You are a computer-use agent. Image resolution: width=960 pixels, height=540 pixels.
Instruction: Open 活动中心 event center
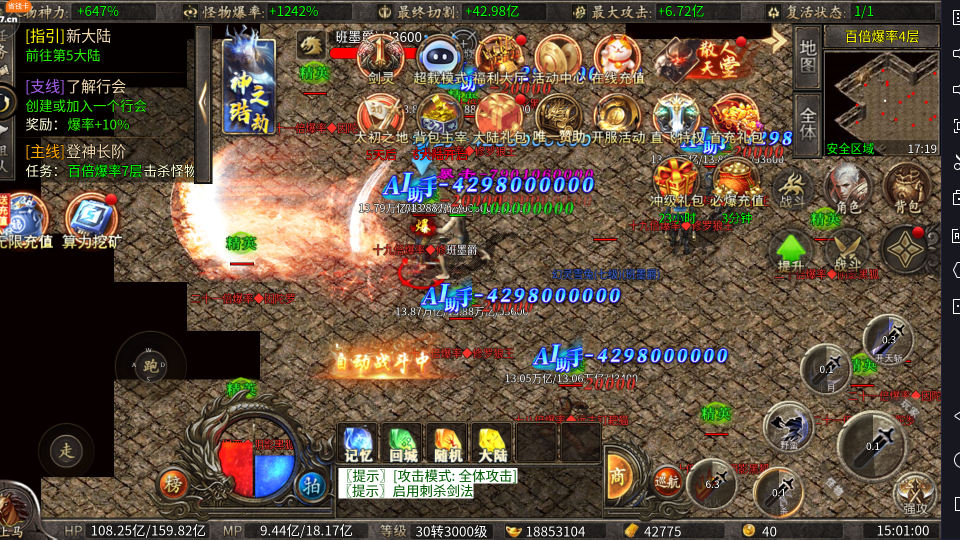(x=558, y=58)
